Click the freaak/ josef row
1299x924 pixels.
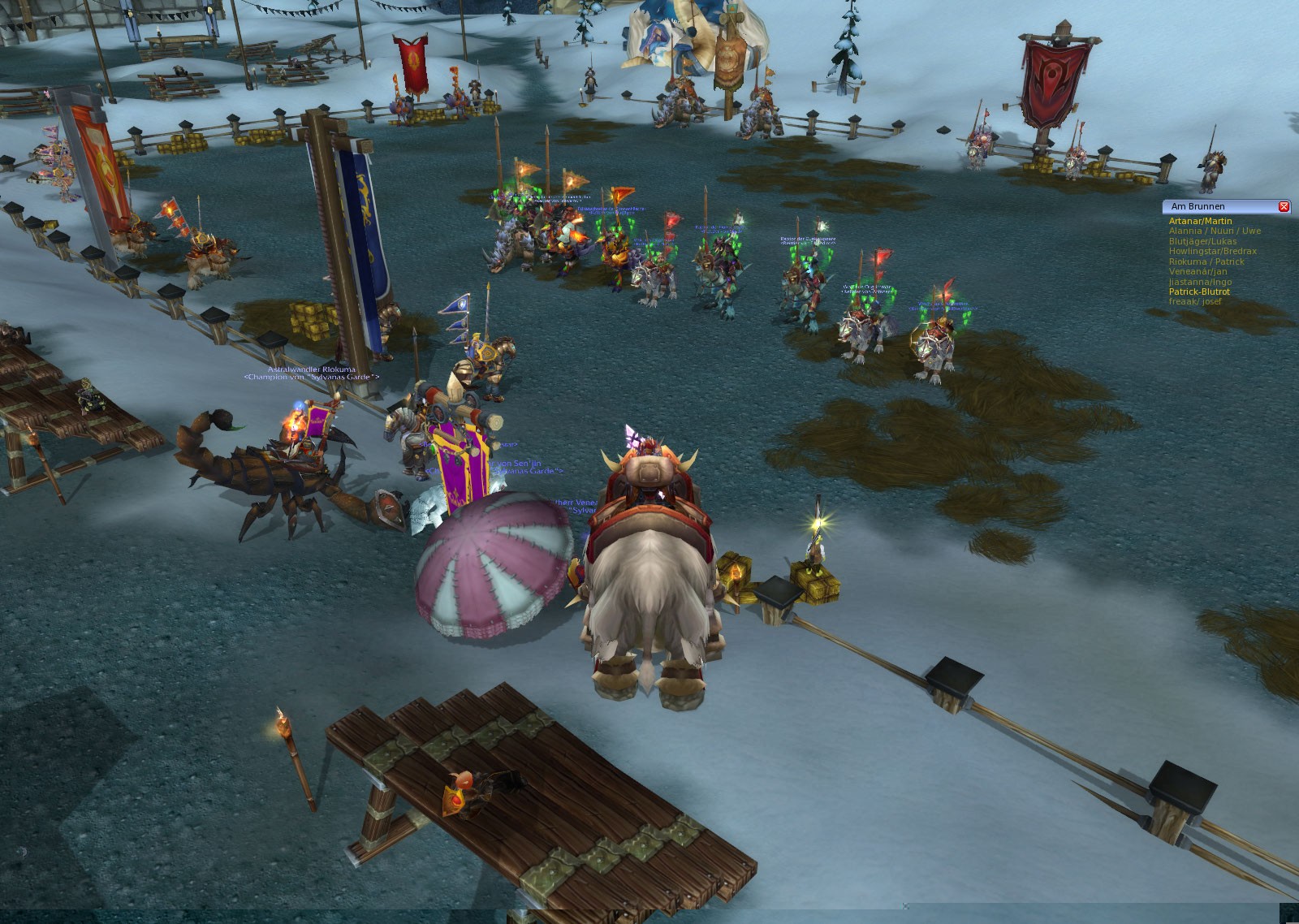tap(1194, 301)
